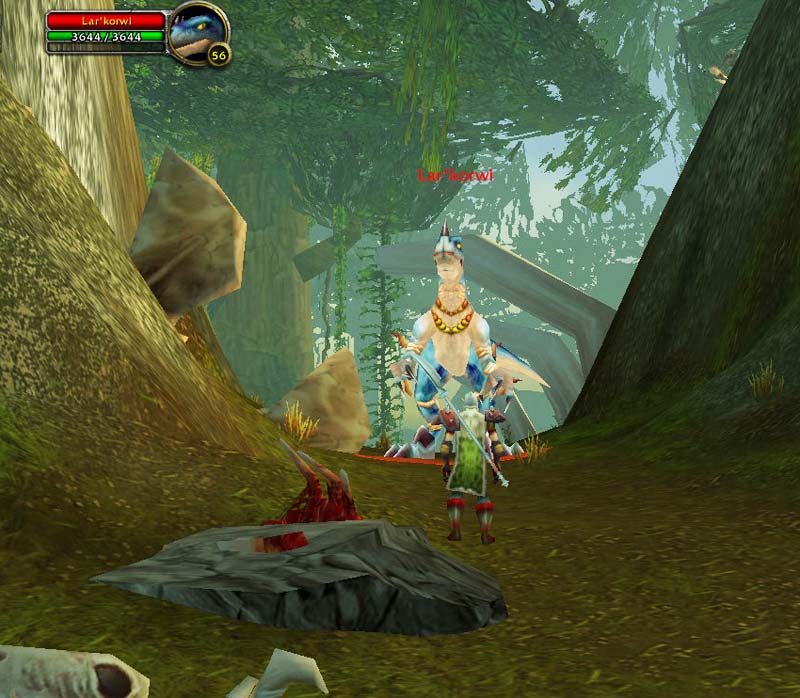Image resolution: width=800 pixels, height=698 pixels.
Task: Click Lar'korwi's target portrait
Action: 197,33
